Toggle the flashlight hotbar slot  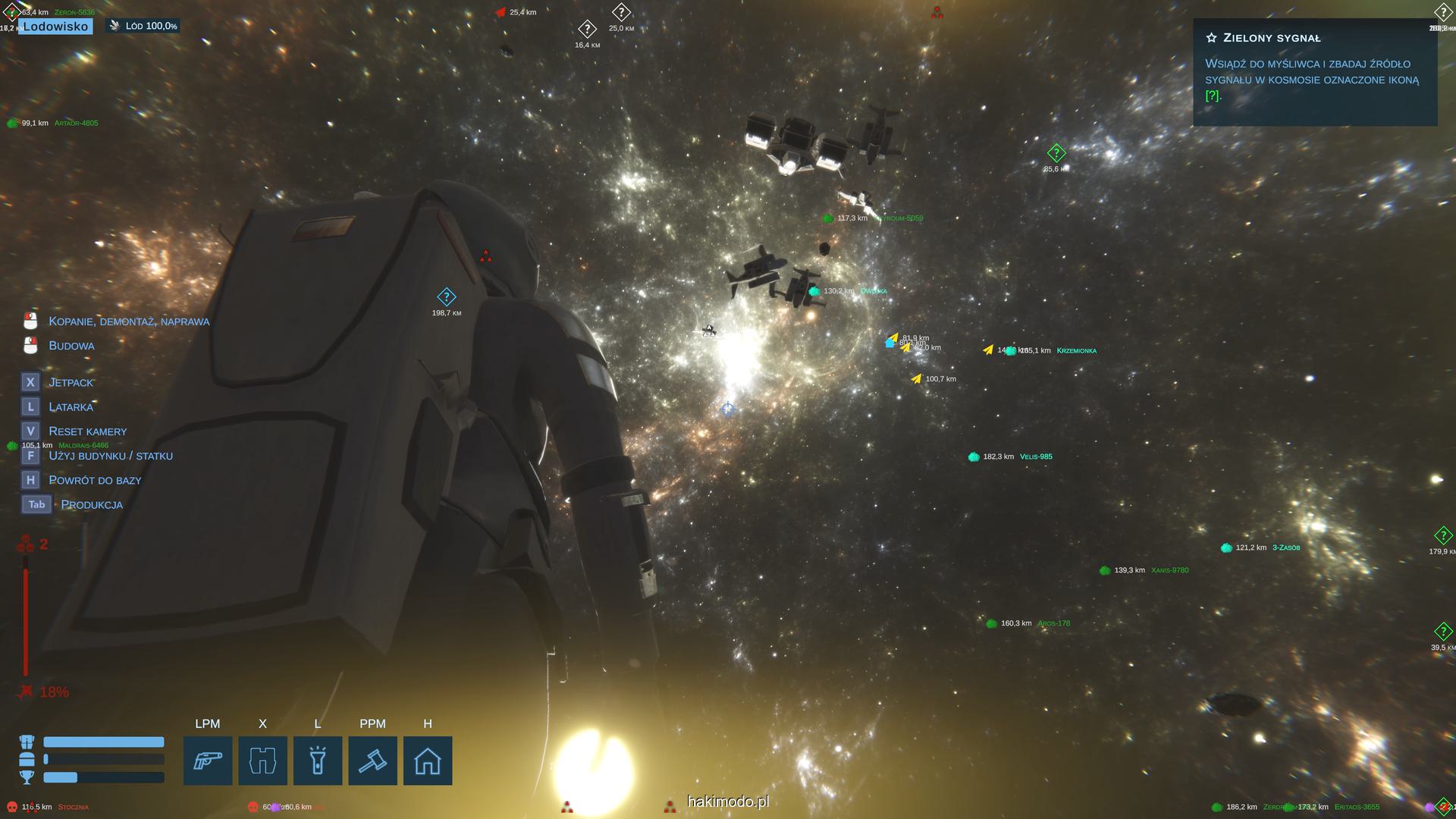[318, 761]
